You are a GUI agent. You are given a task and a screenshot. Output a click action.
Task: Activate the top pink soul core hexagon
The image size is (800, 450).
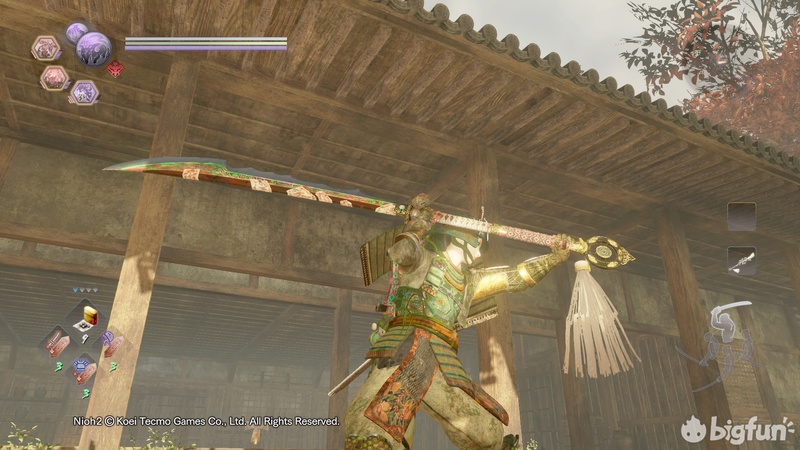46,47
